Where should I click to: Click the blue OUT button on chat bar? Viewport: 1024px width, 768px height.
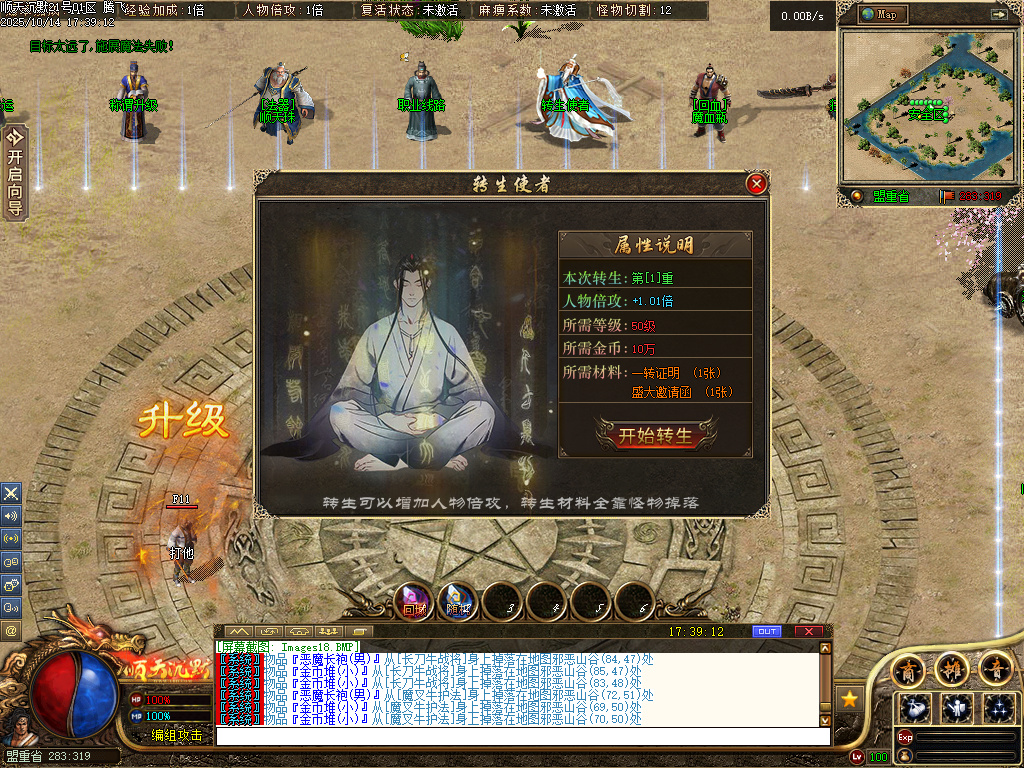(767, 632)
